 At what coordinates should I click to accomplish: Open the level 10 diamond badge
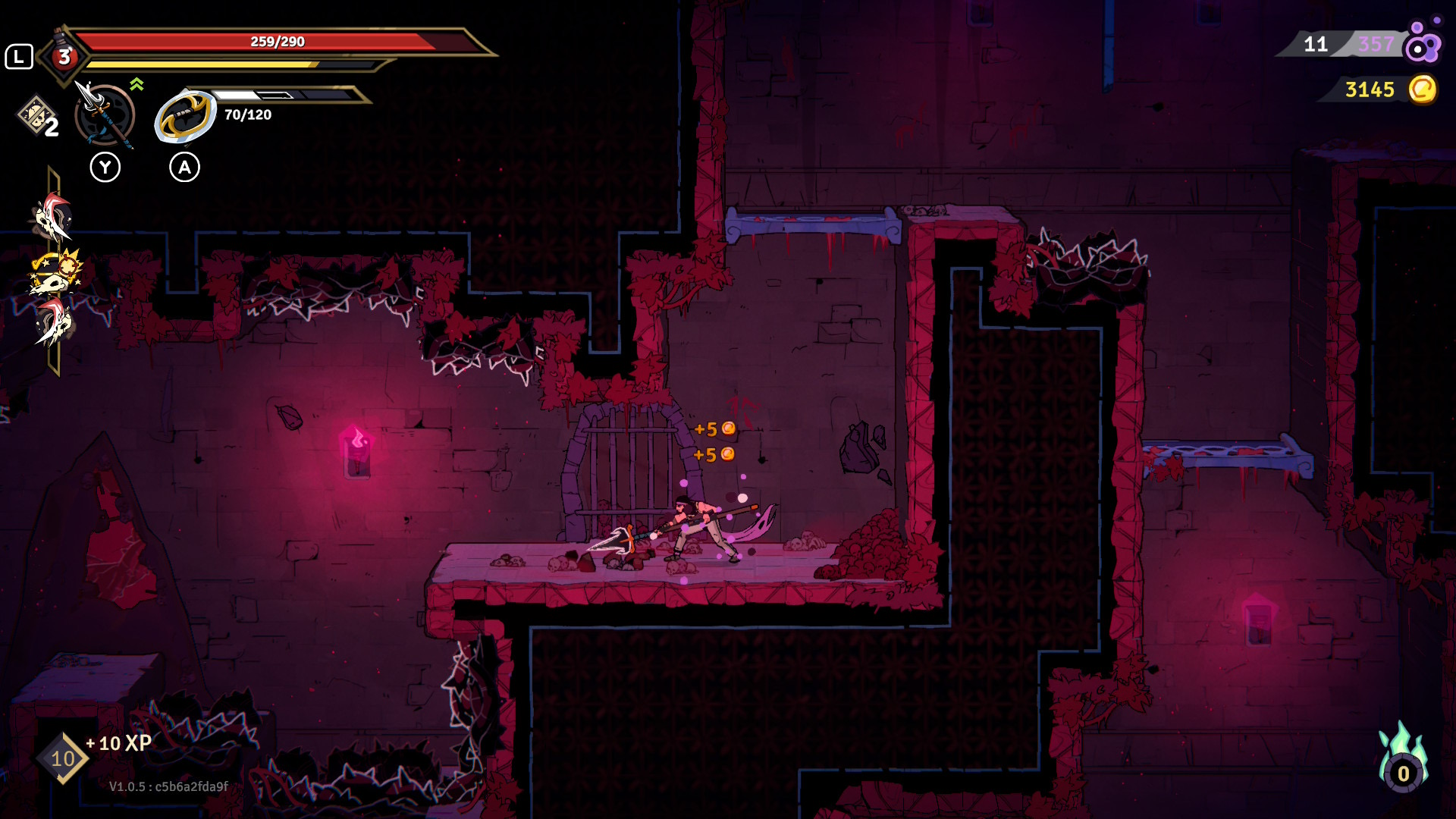coord(62,758)
